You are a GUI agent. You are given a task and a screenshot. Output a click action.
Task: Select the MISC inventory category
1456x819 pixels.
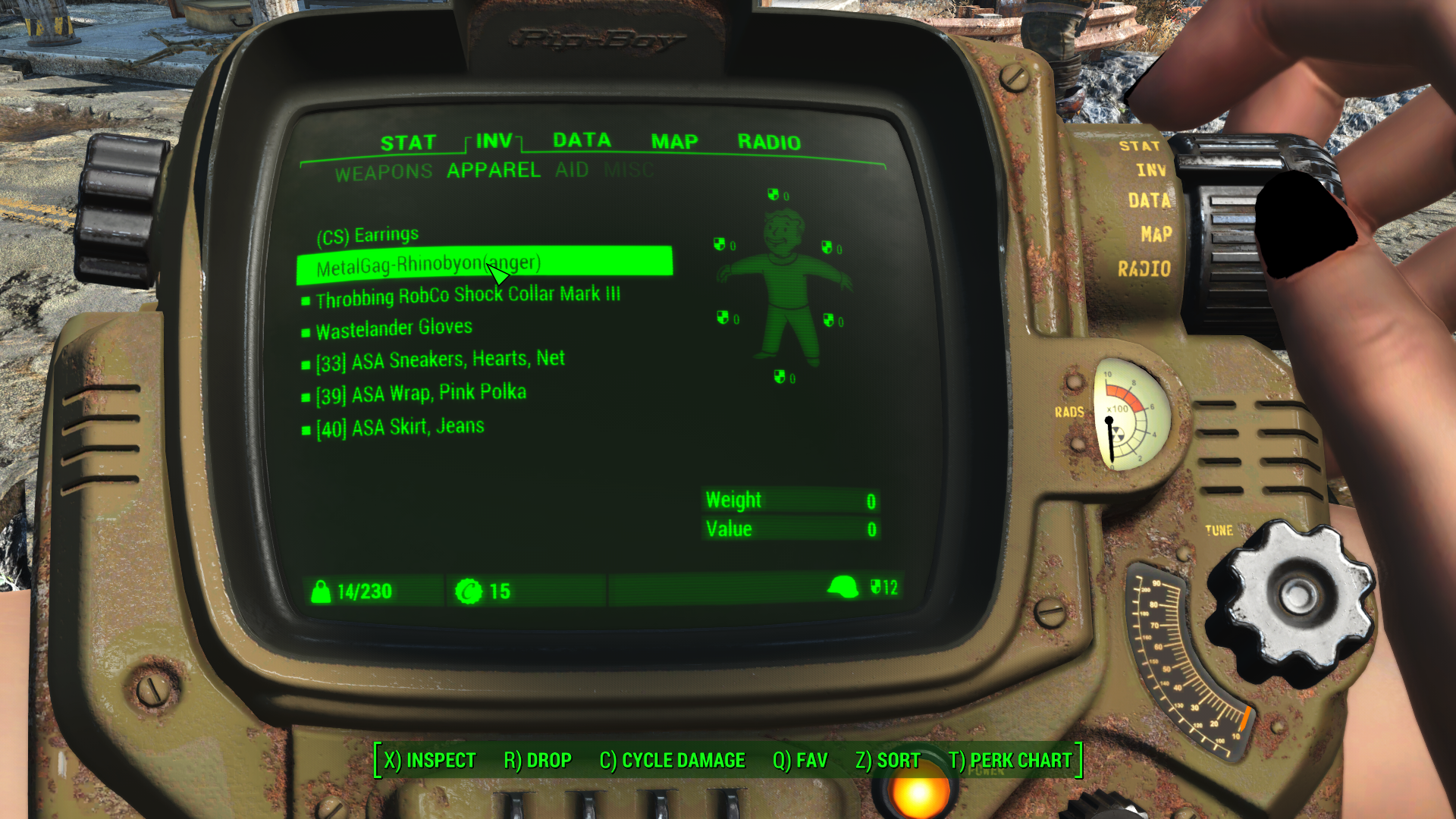click(x=629, y=170)
